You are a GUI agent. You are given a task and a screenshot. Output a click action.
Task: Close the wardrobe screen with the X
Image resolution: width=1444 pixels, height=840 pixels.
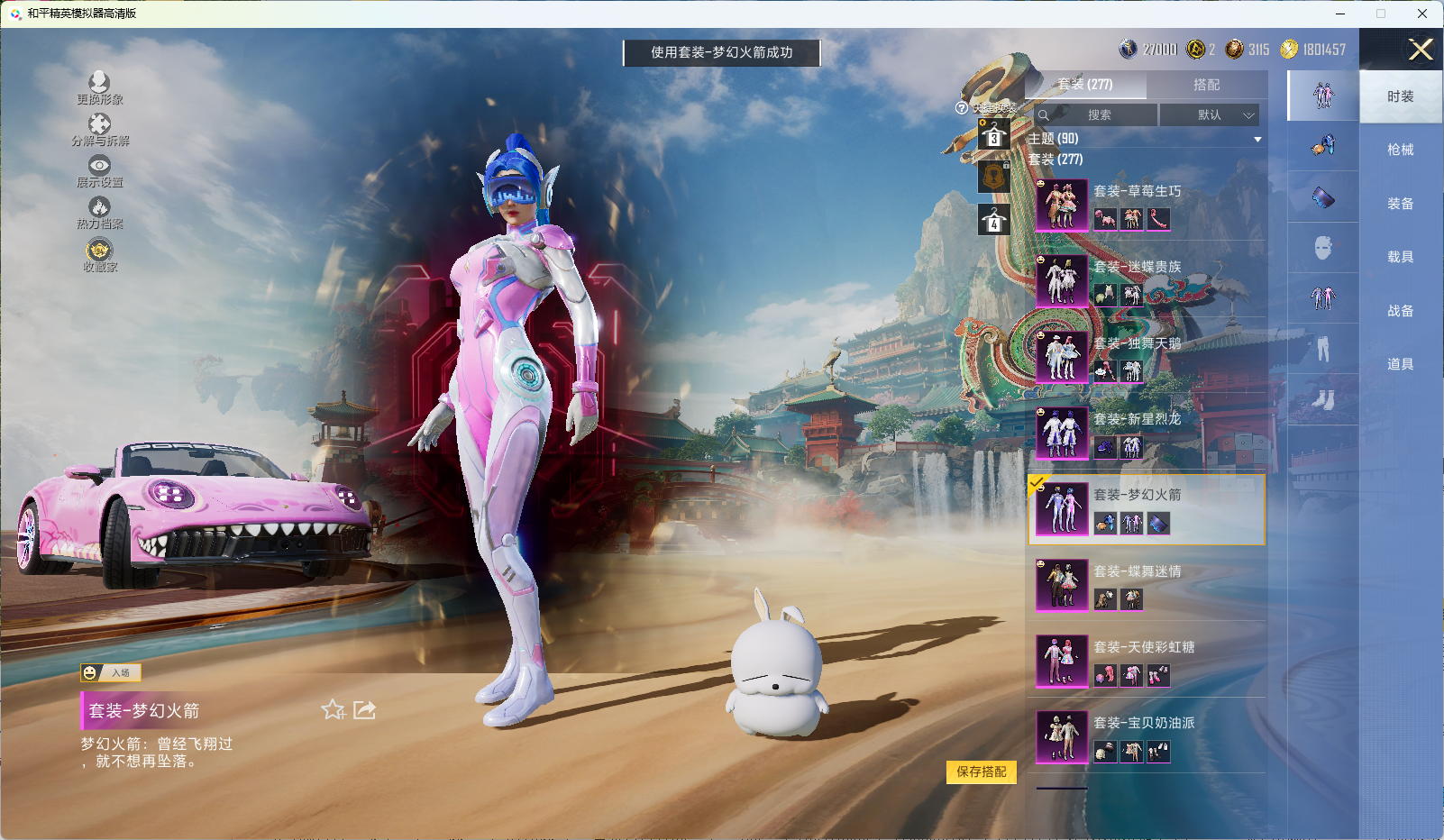point(1421,50)
